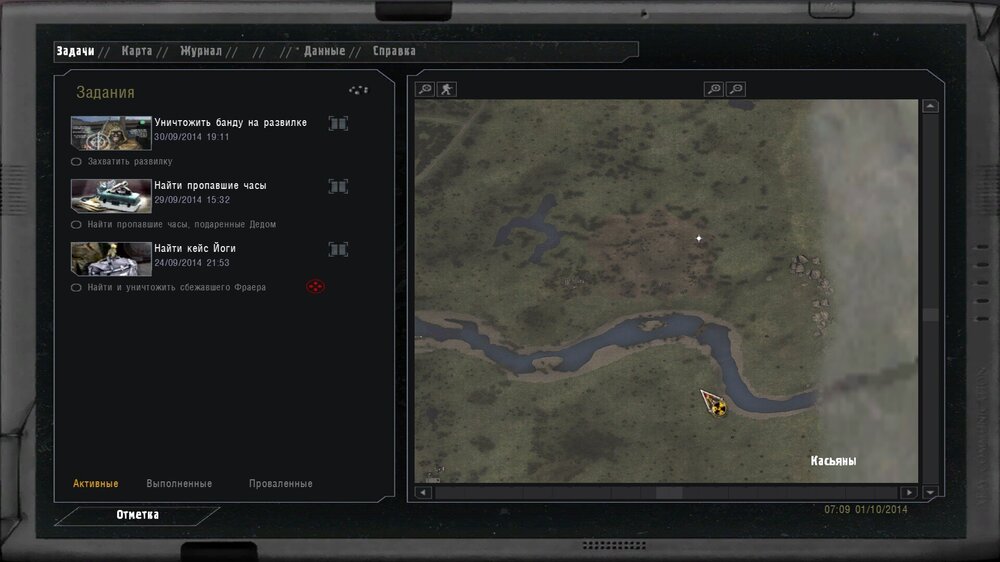
Task: Click the Задачи tab
Action: point(76,51)
